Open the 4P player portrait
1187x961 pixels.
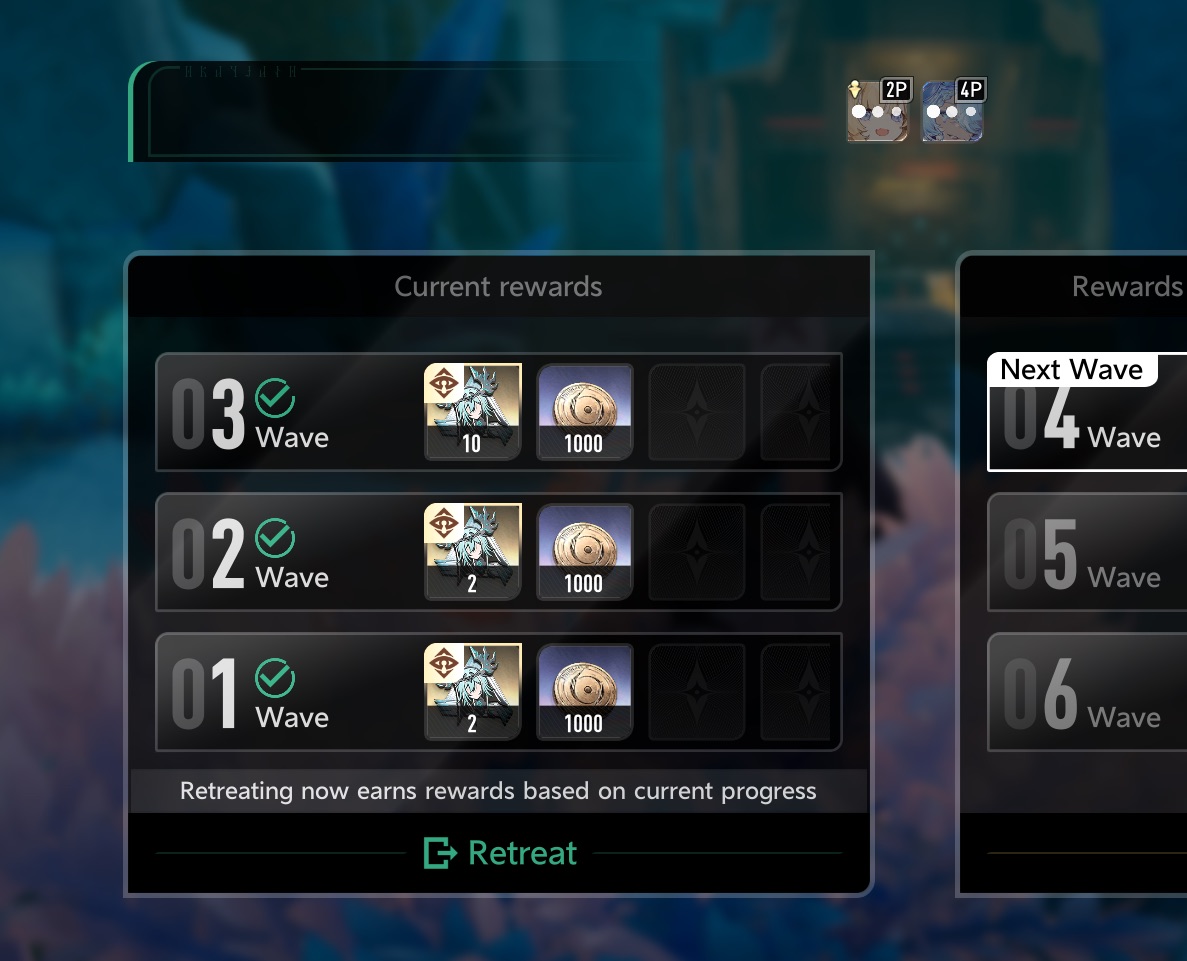pyautogui.click(x=952, y=111)
